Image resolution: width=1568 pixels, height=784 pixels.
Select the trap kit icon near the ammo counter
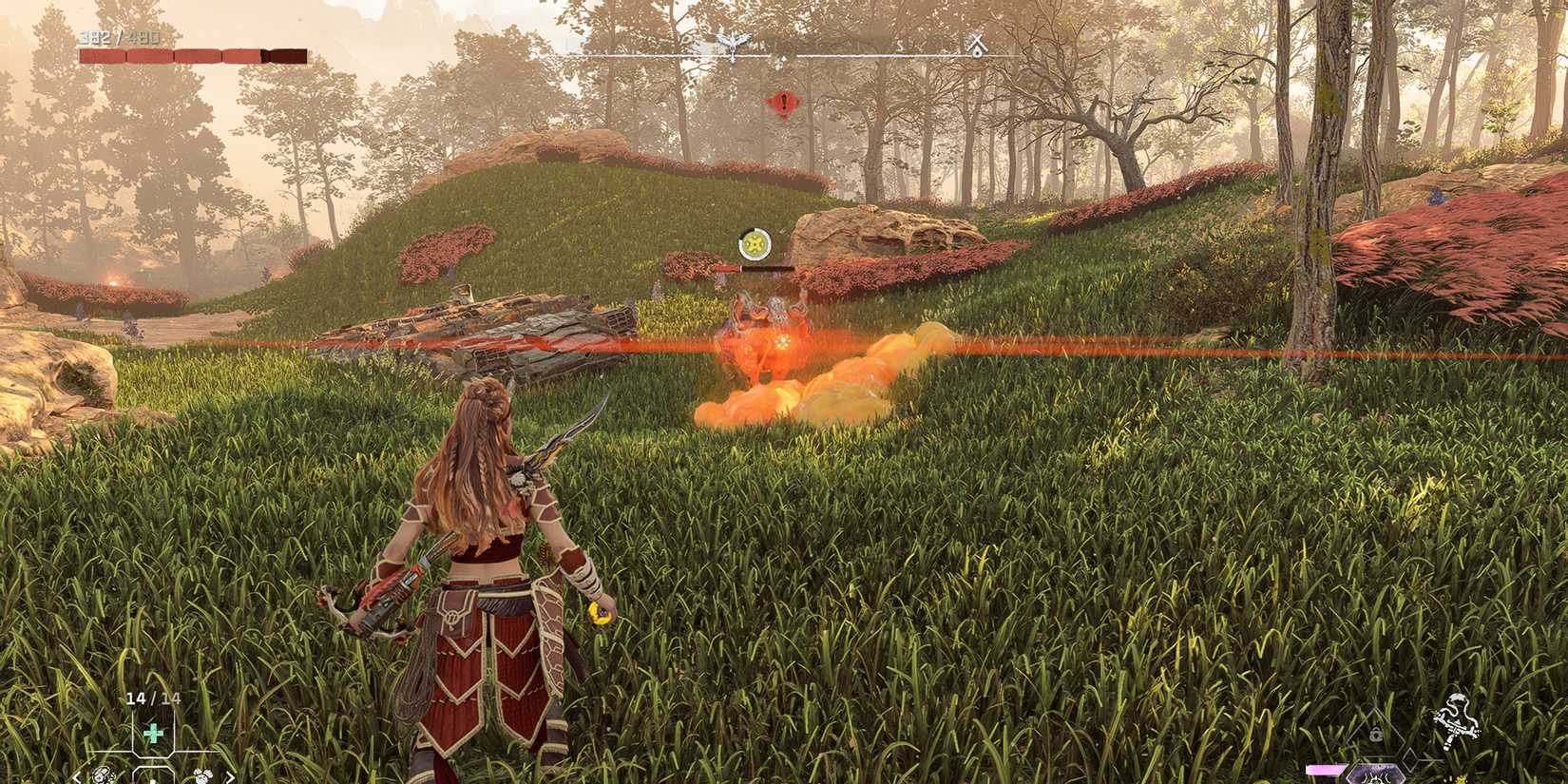202,776
